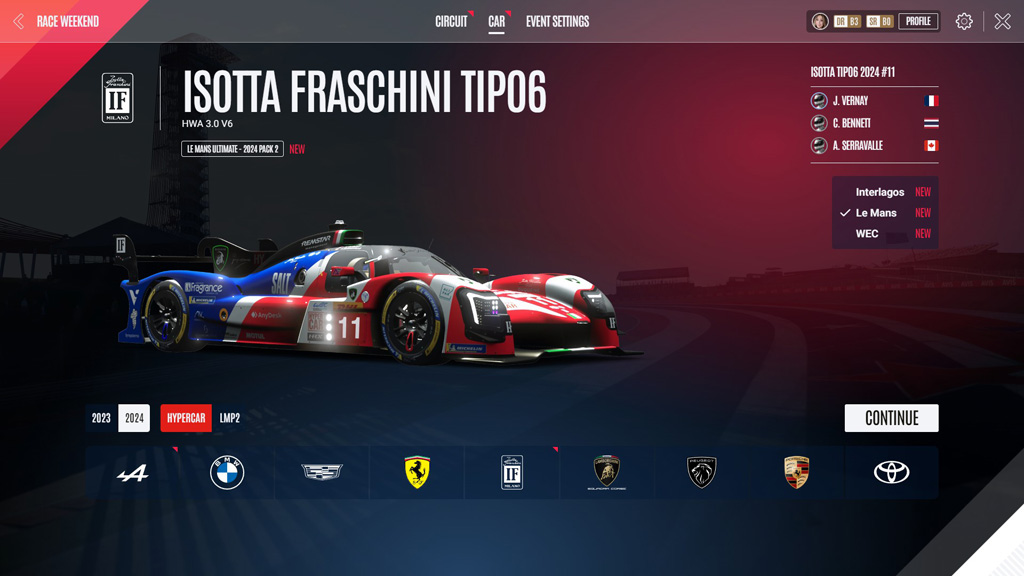Choose the Toyota manufacturer logo
Image resolution: width=1024 pixels, height=576 pixels.
[x=891, y=473]
